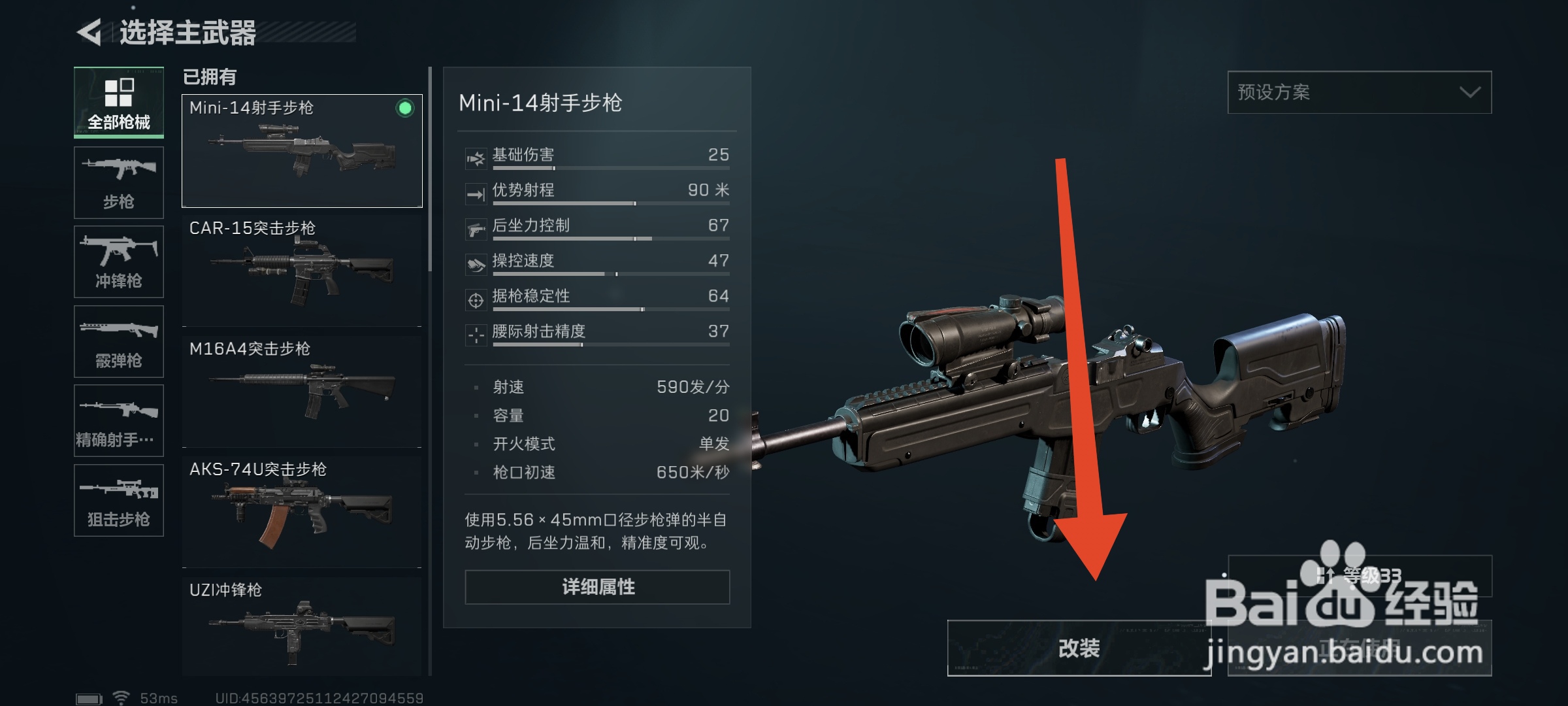Toggle equip state on Mini-14射手步枪

pyautogui.click(x=301, y=150)
